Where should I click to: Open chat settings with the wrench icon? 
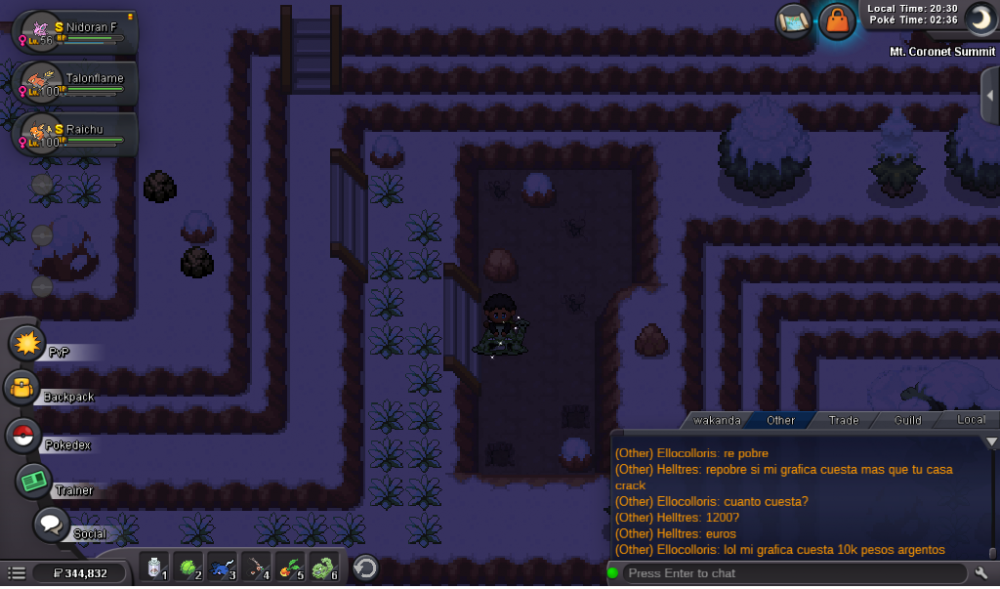tap(982, 573)
